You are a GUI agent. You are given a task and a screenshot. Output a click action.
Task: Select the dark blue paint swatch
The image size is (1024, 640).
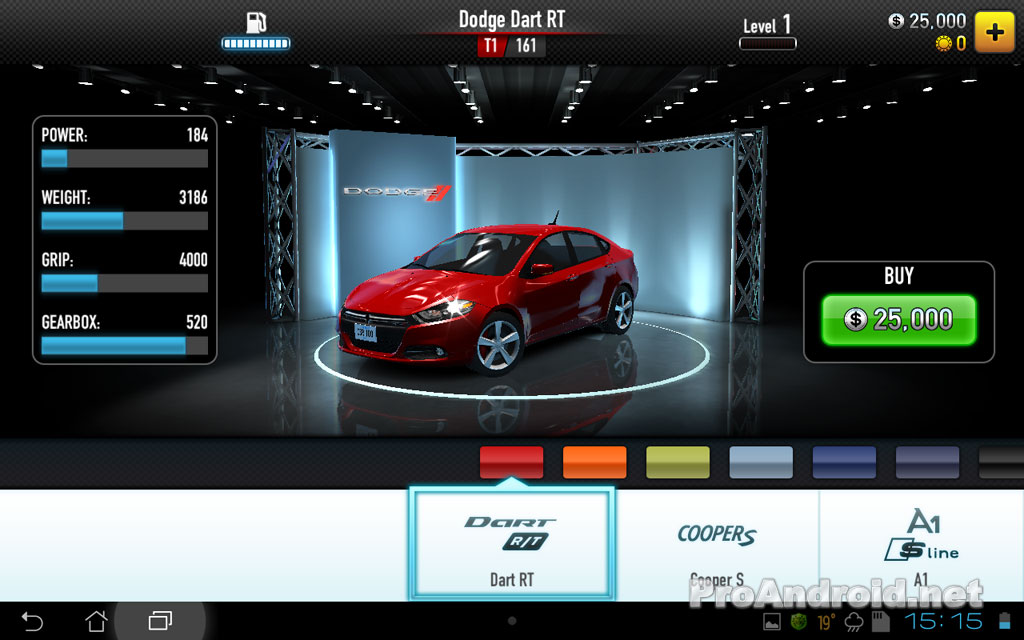tap(844, 462)
